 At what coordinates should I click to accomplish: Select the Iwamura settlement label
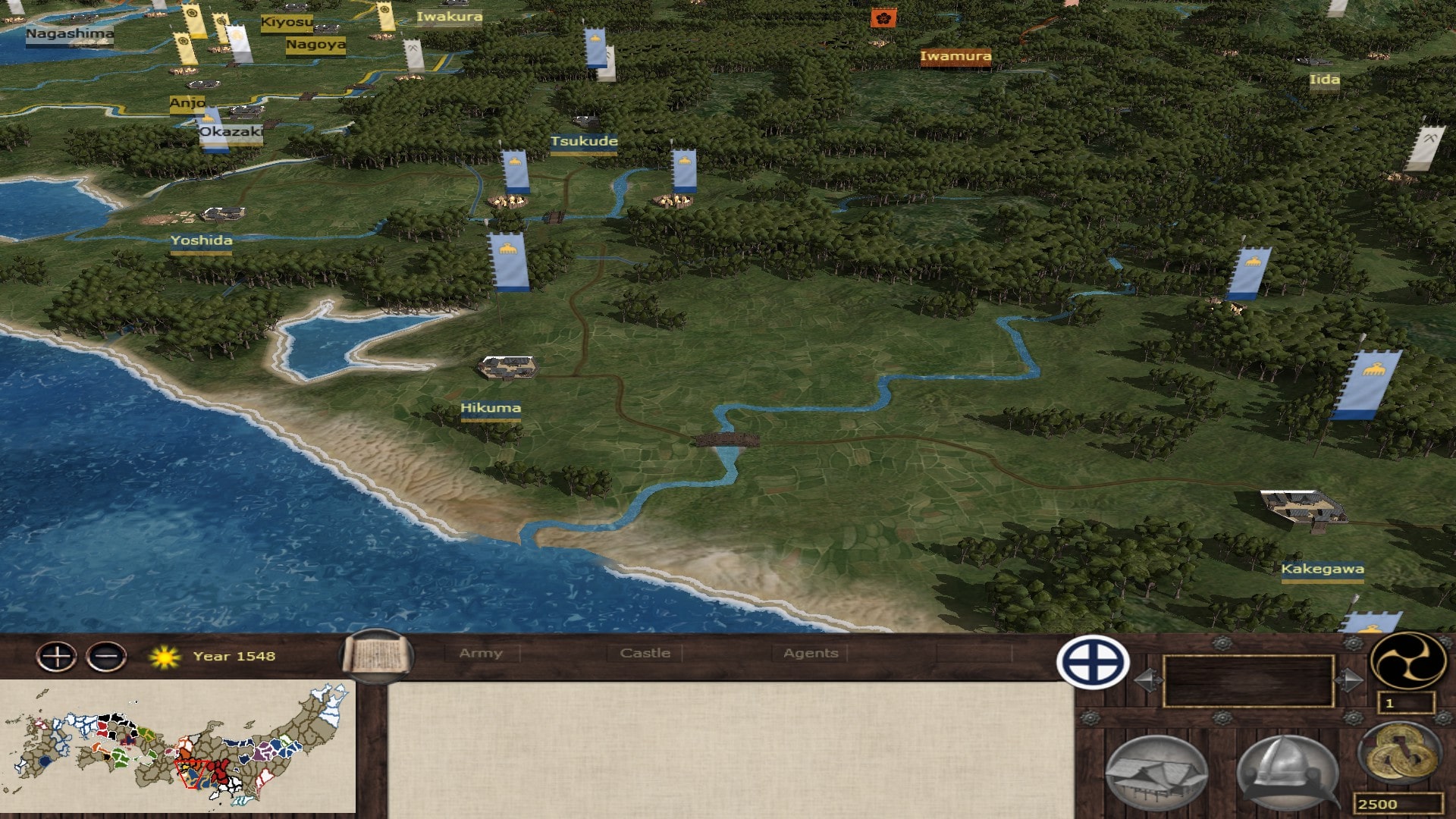click(955, 56)
